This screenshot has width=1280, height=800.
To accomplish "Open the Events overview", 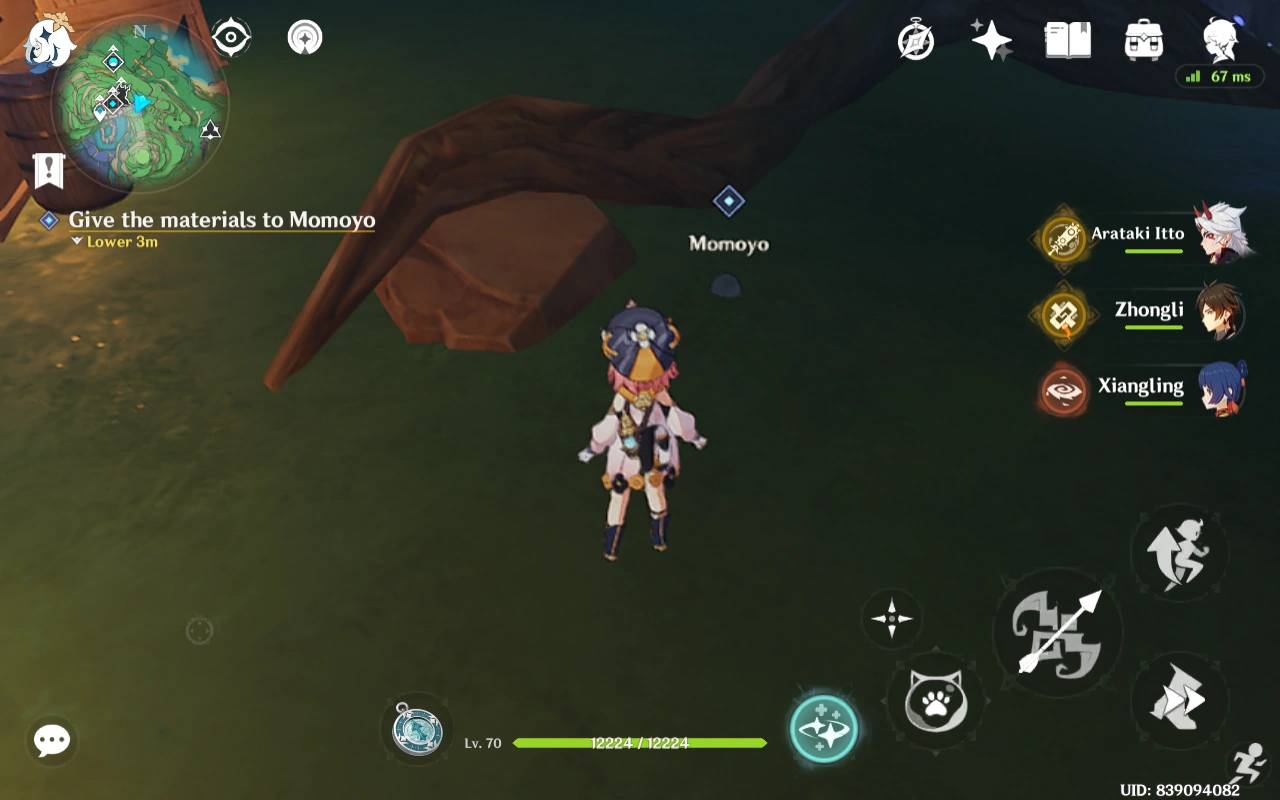I will point(916,40).
